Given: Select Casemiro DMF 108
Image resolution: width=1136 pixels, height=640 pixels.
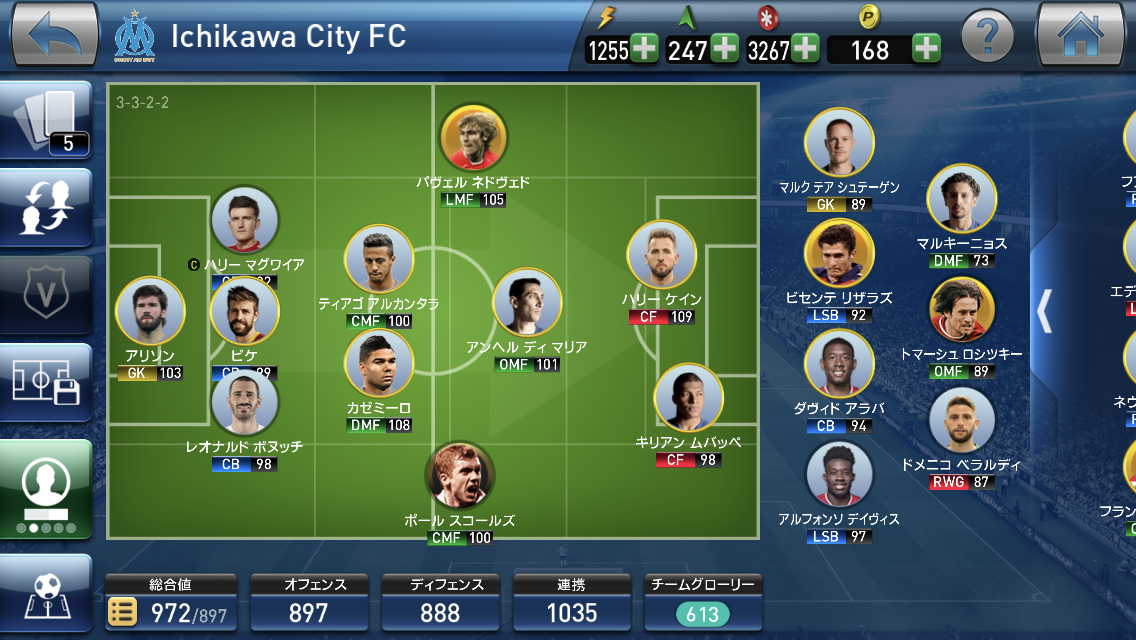Looking at the screenshot, I should [379, 364].
